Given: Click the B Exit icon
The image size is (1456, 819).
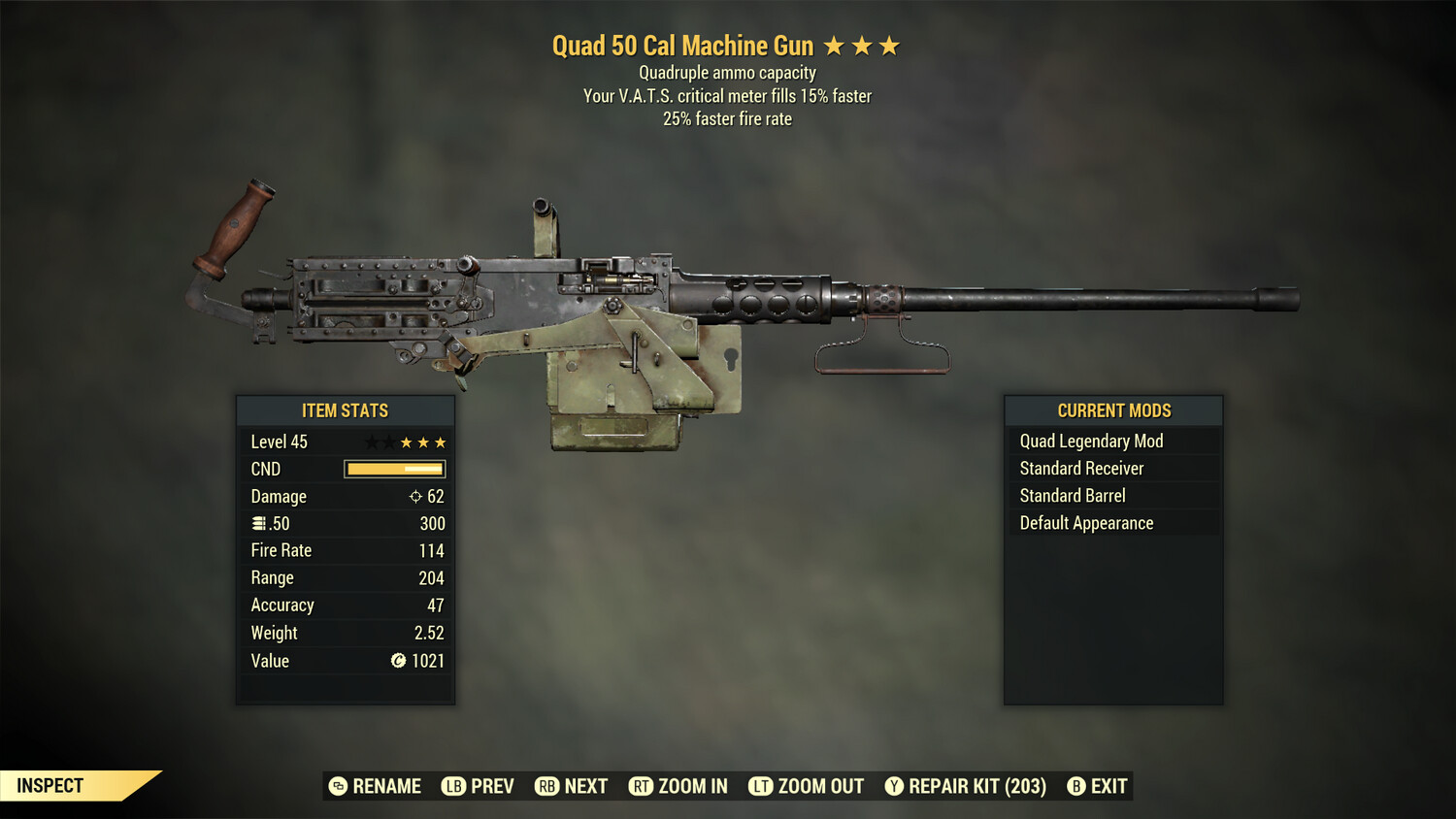Looking at the screenshot, I should [1075, 786].
